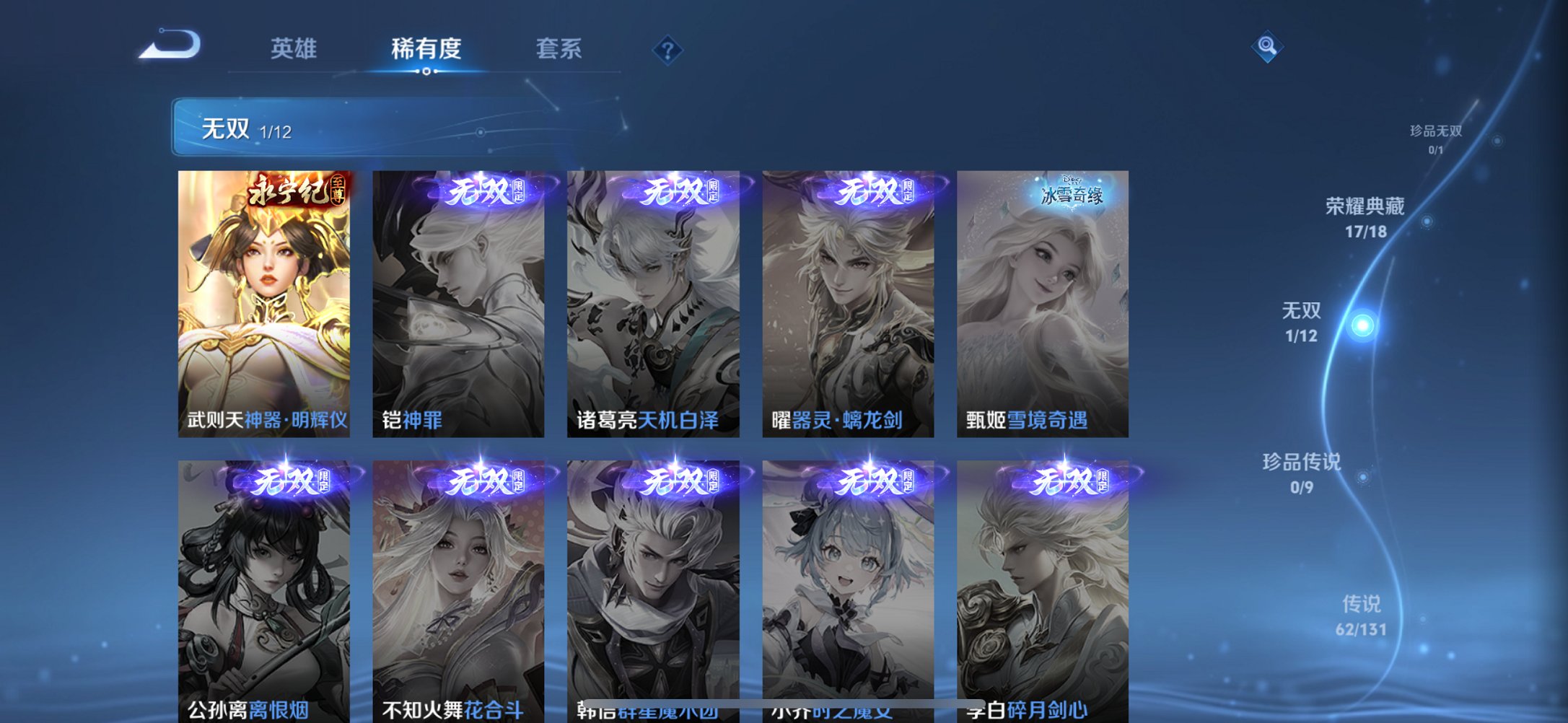The image size is (1568, 723).
Task: Open the question mark help icon
Action: 666,51
